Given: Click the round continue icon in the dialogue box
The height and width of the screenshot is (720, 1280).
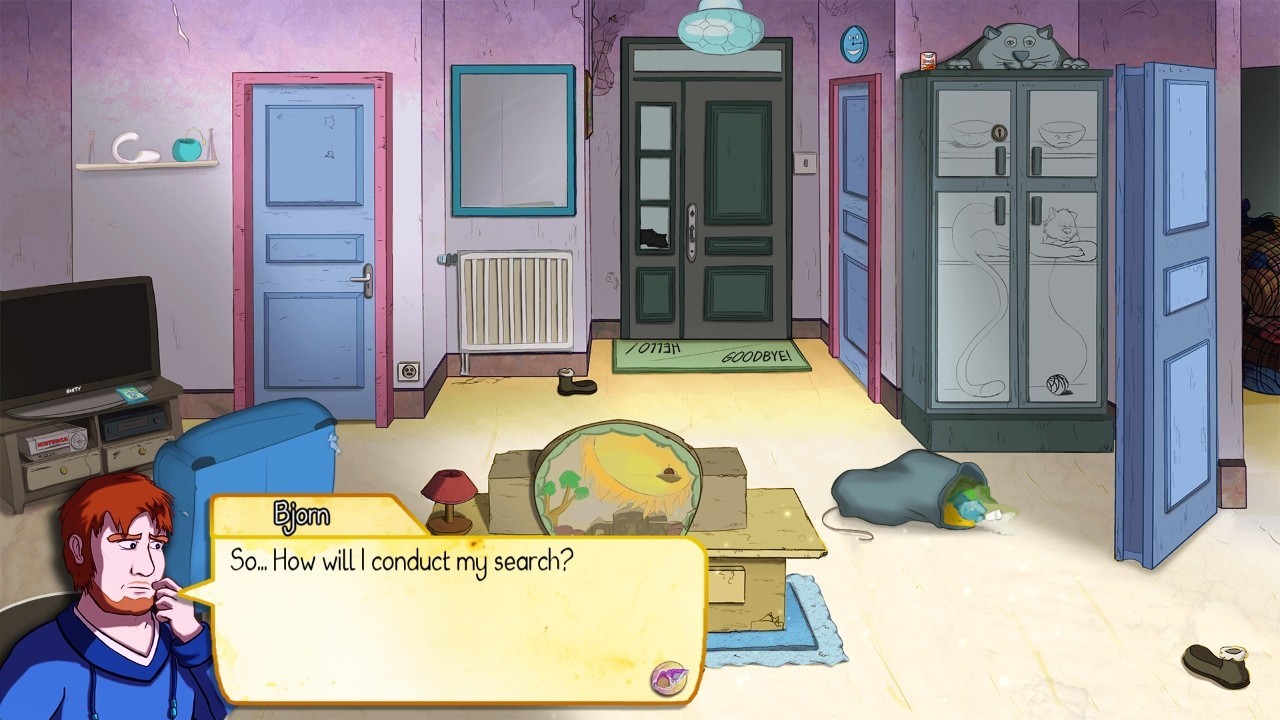Looking at the screenshot, I should (667, 678).
